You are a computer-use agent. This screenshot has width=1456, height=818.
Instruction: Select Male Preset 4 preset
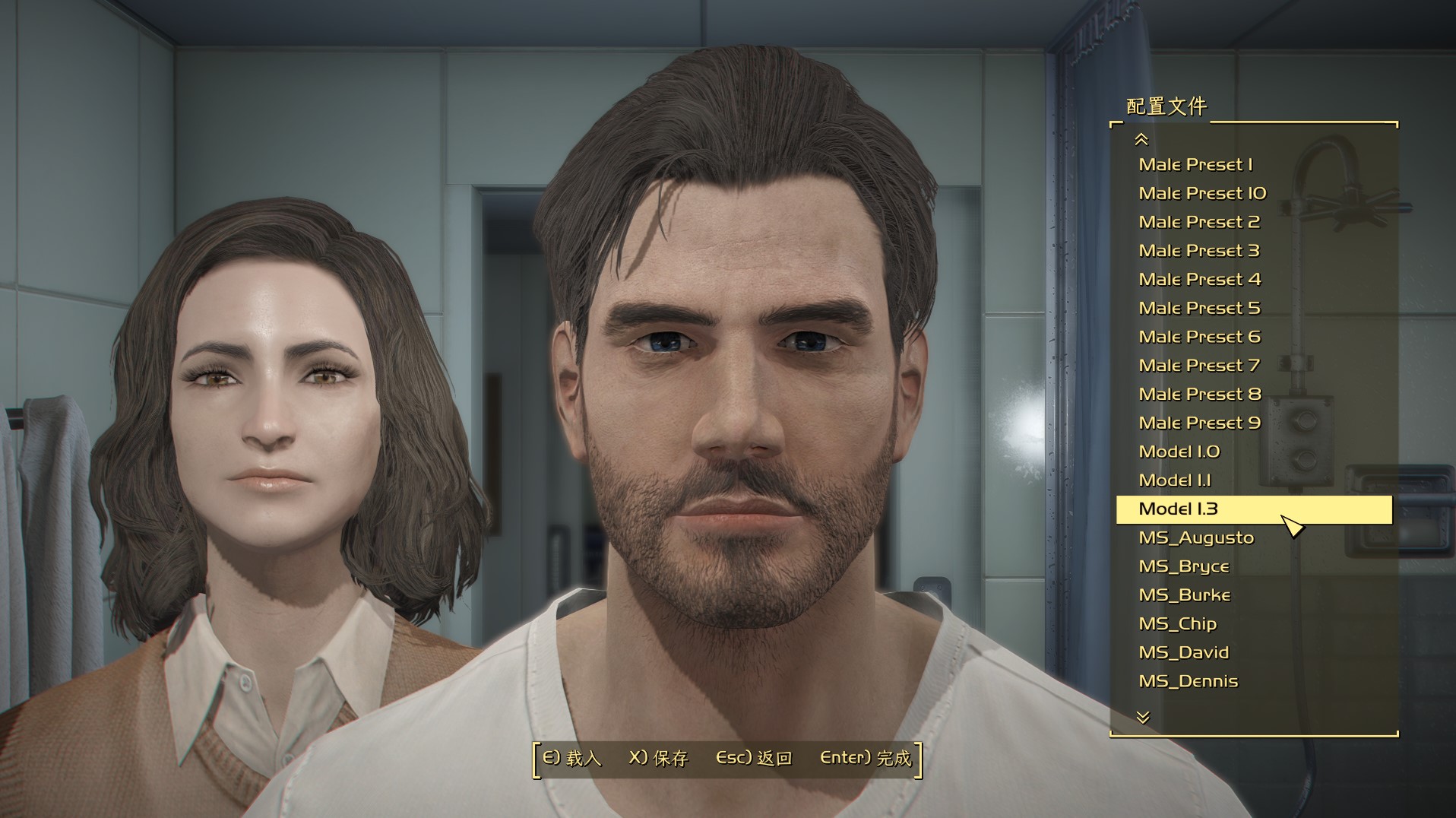click(1199, 280)
